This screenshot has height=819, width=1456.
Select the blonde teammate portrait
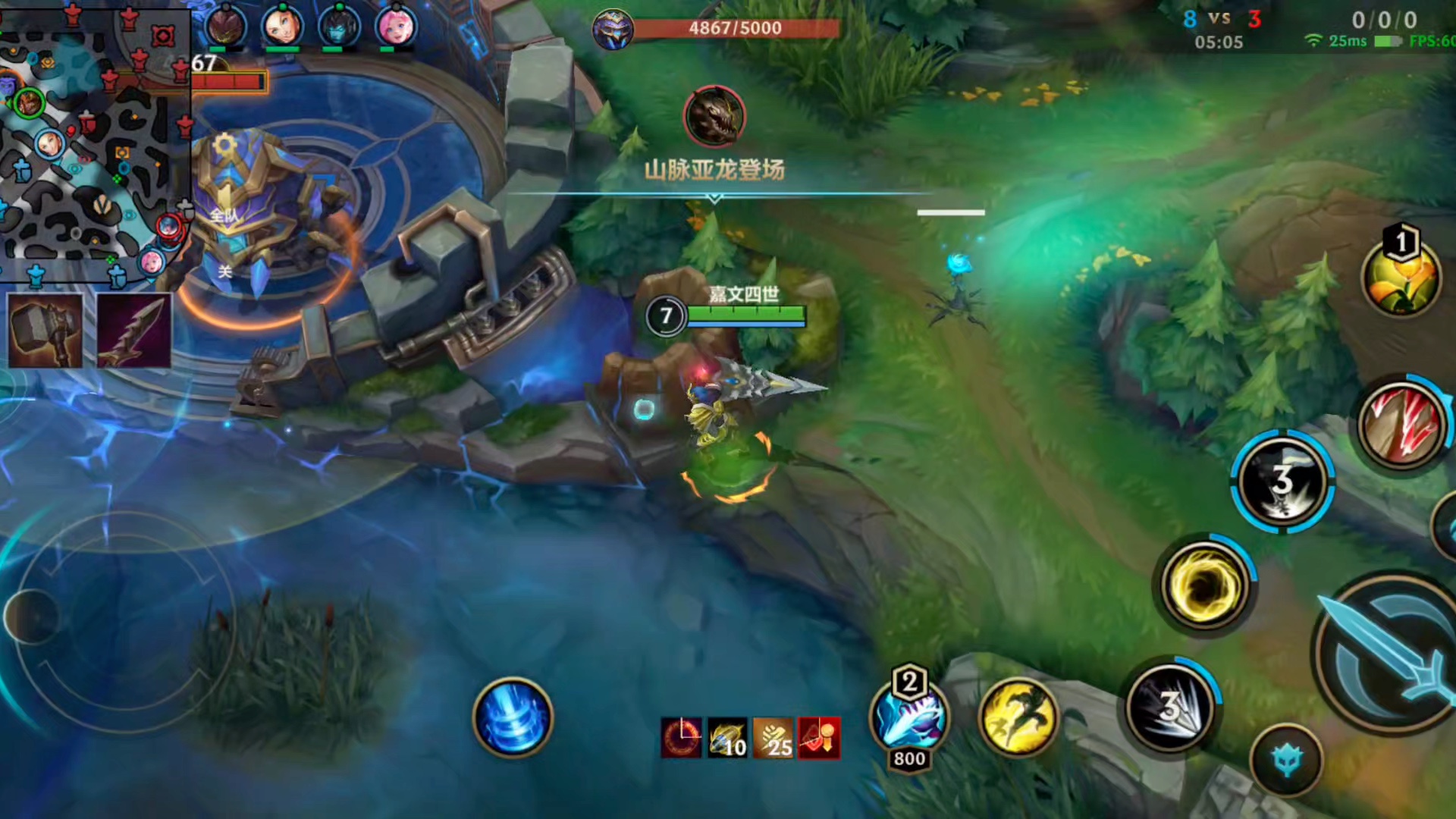coord(282,27)
